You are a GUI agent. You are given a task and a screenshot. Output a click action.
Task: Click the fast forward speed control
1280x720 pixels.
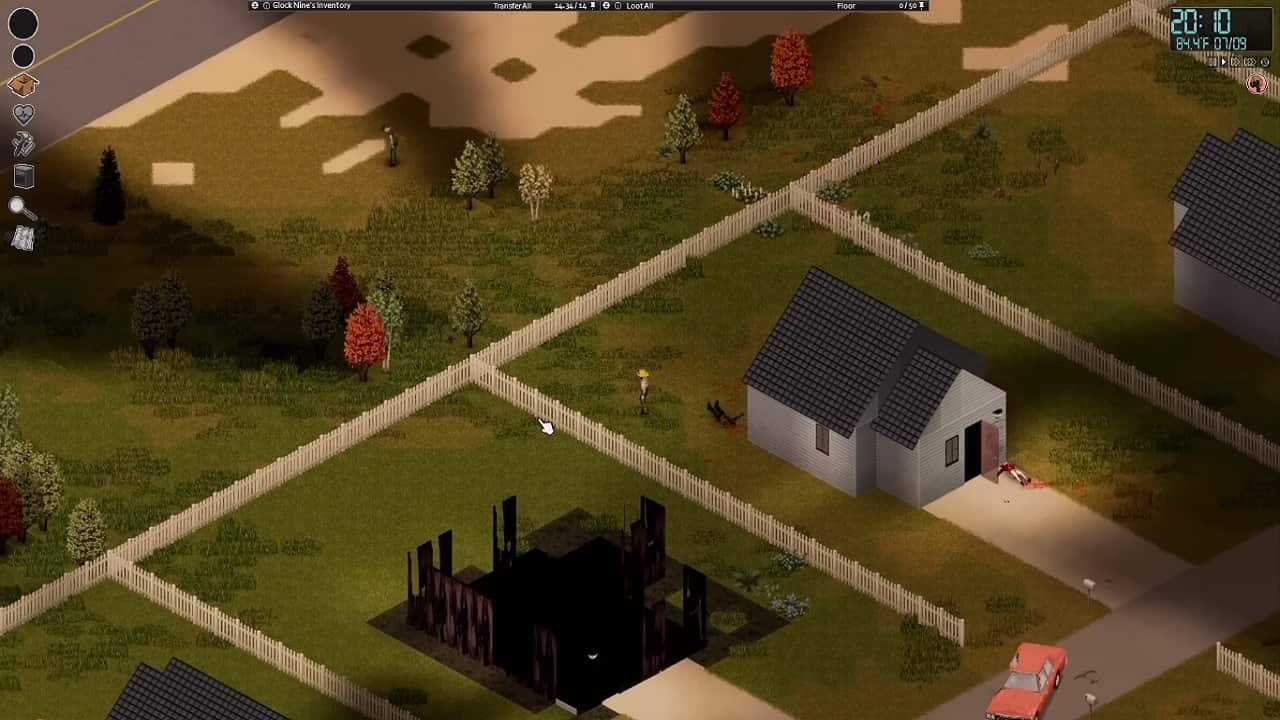(1235, 61)
